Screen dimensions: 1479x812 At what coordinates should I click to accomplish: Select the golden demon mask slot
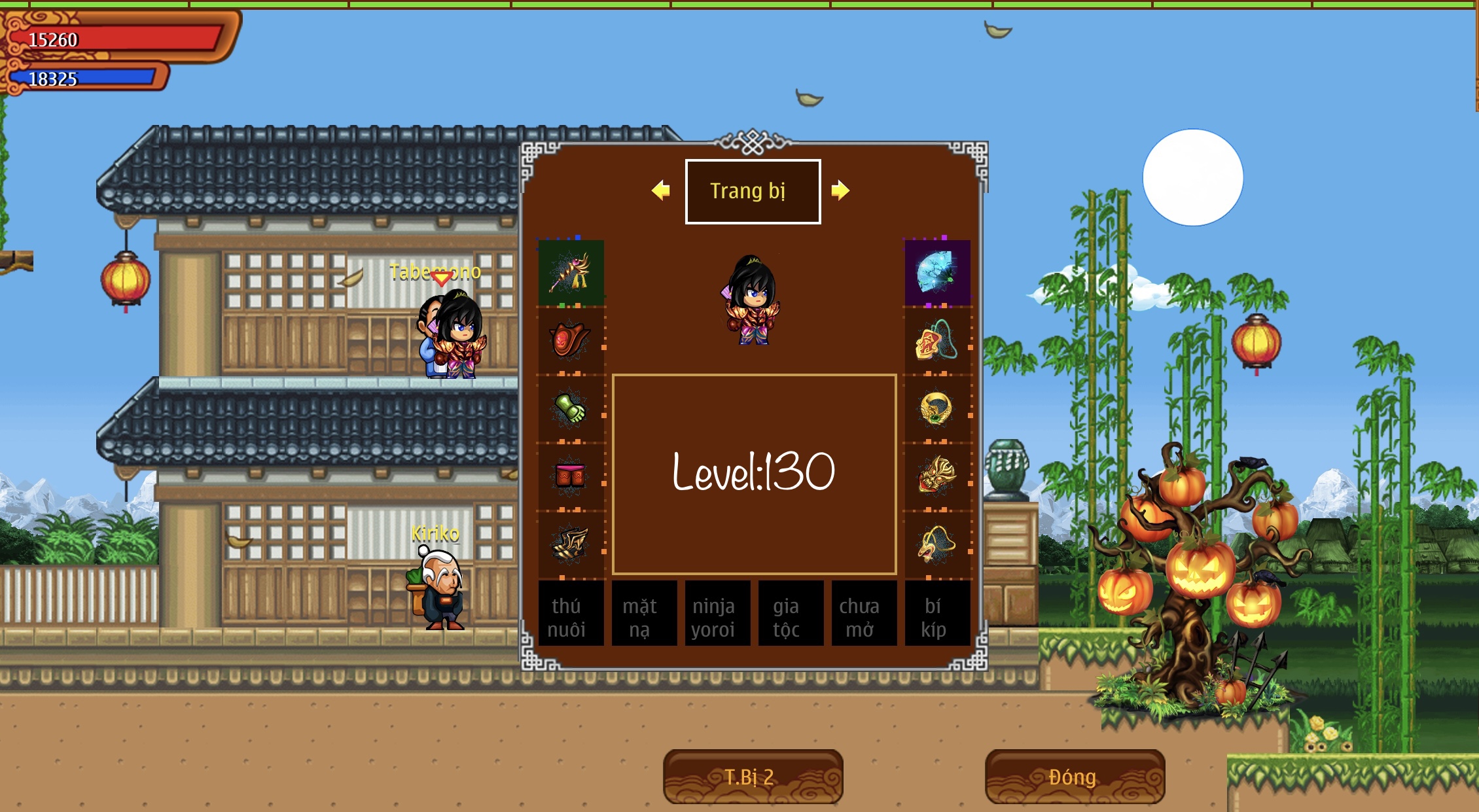[x=936, y=476]
